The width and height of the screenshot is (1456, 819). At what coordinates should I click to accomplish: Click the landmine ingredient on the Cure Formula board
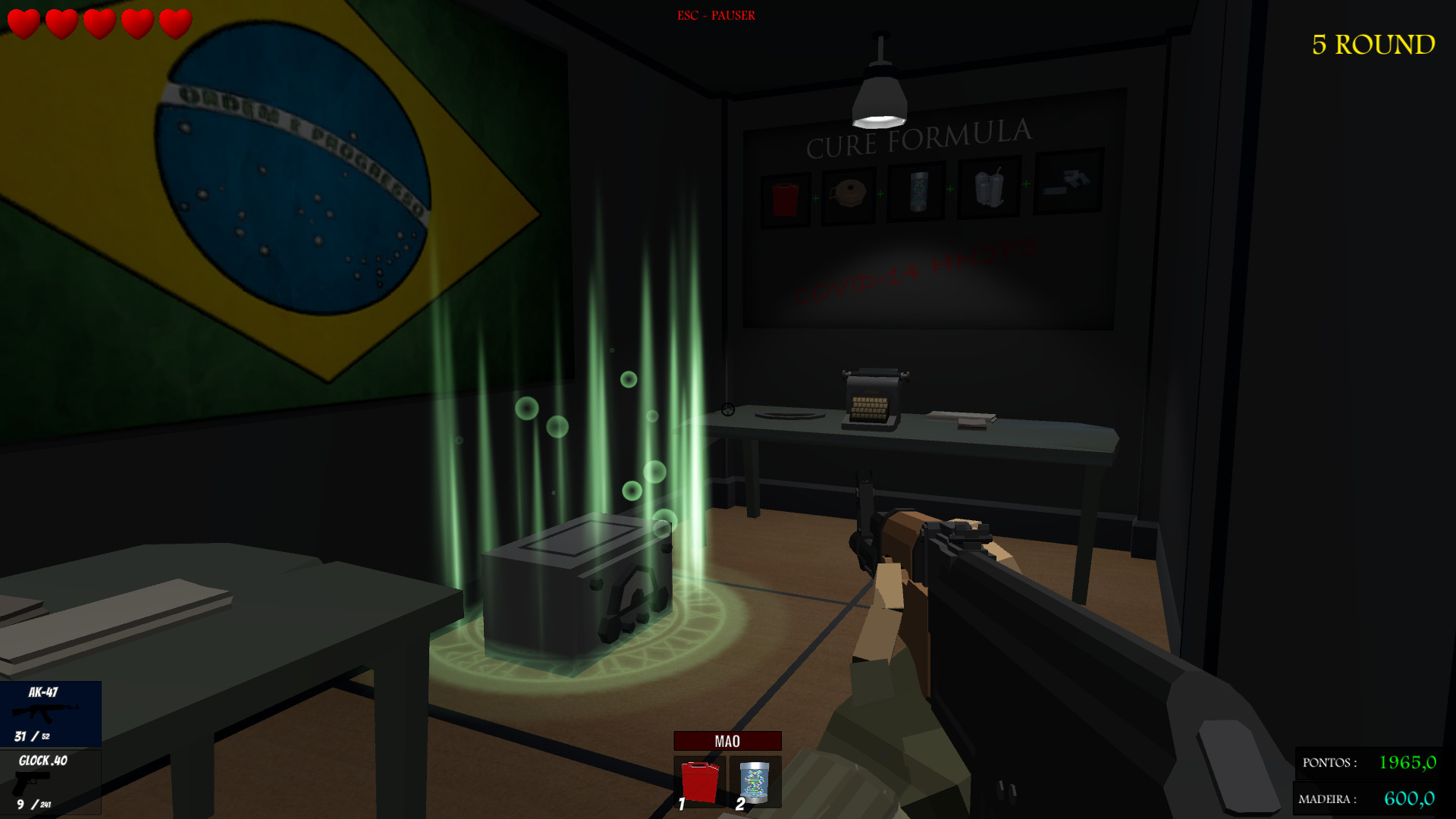coord(849,190)
